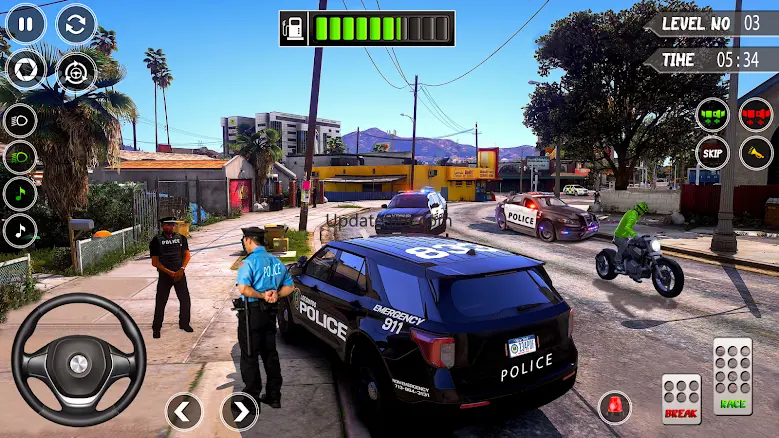Pause the game
This screenshot has height=438, width=779.
(x=26, y=24)
